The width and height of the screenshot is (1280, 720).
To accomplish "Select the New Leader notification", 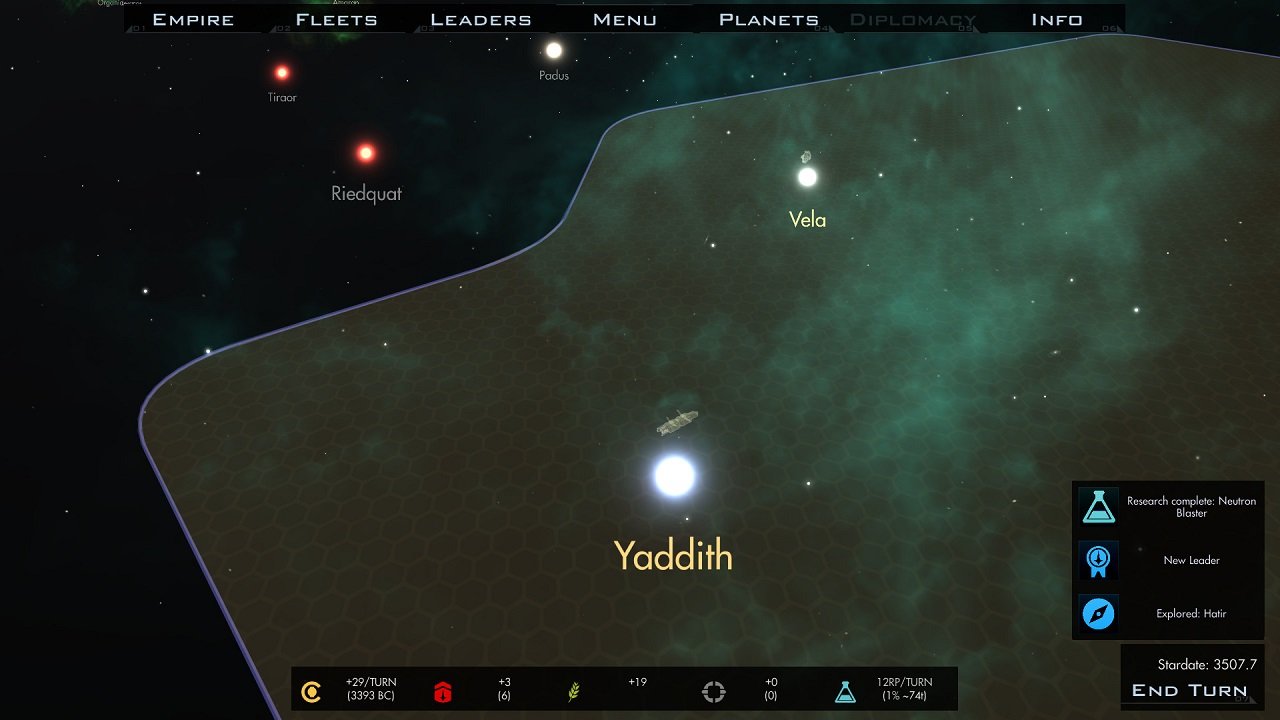I will [1168, 560].
